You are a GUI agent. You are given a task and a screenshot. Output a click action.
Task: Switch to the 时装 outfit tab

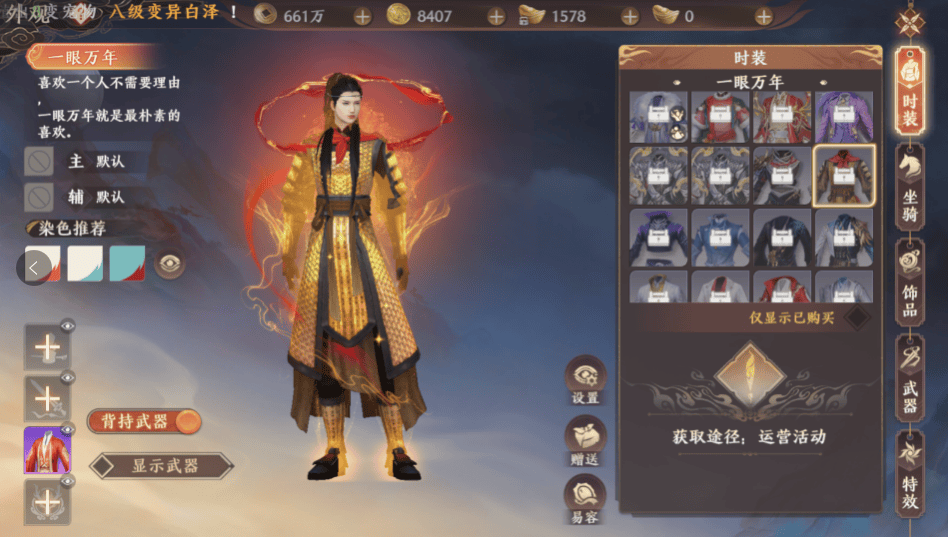tap(910, 91)
